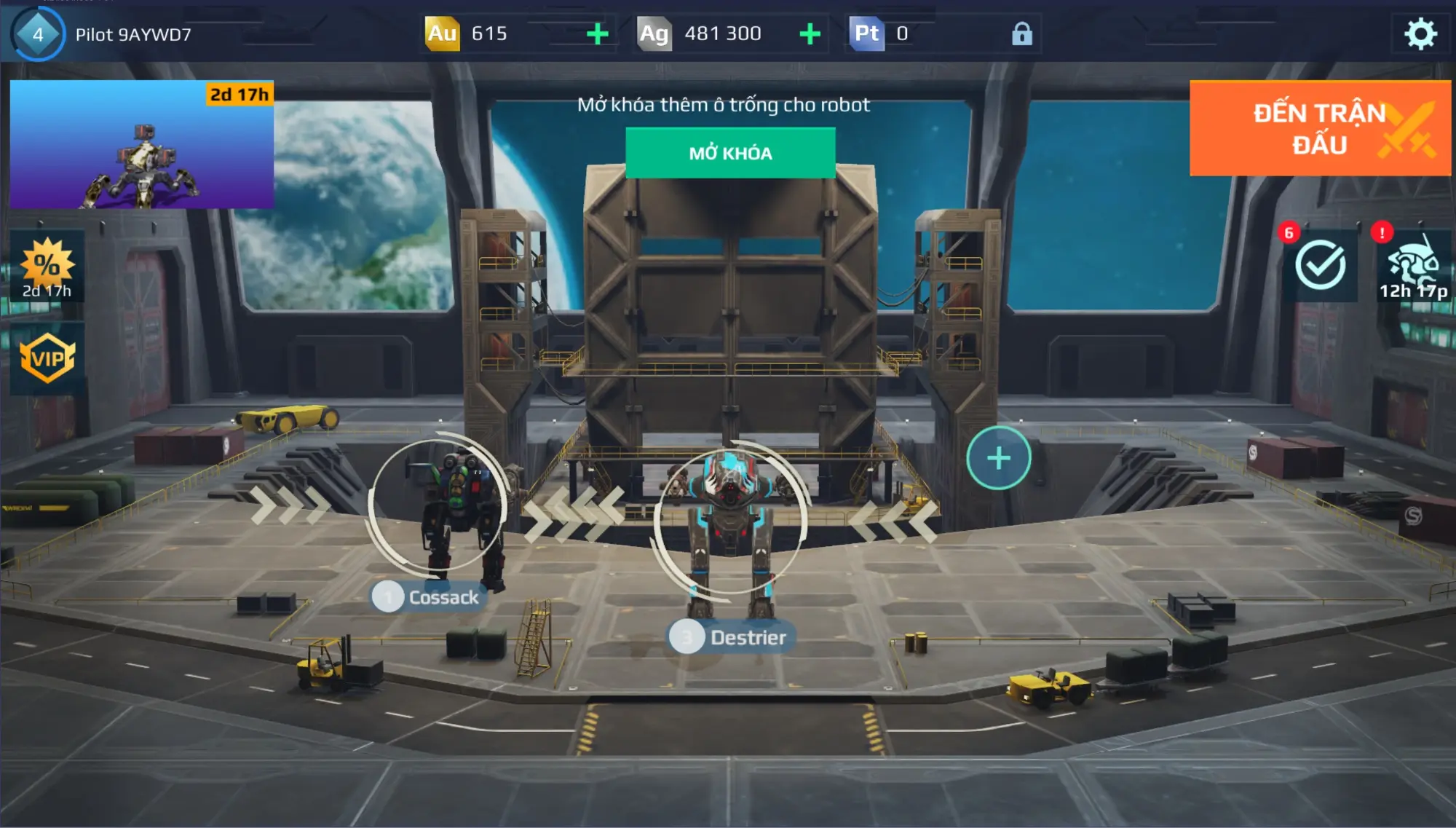Screen dimensions: 1456x828
Task: Click the Au gold currency icon
Action: point(443,32)
